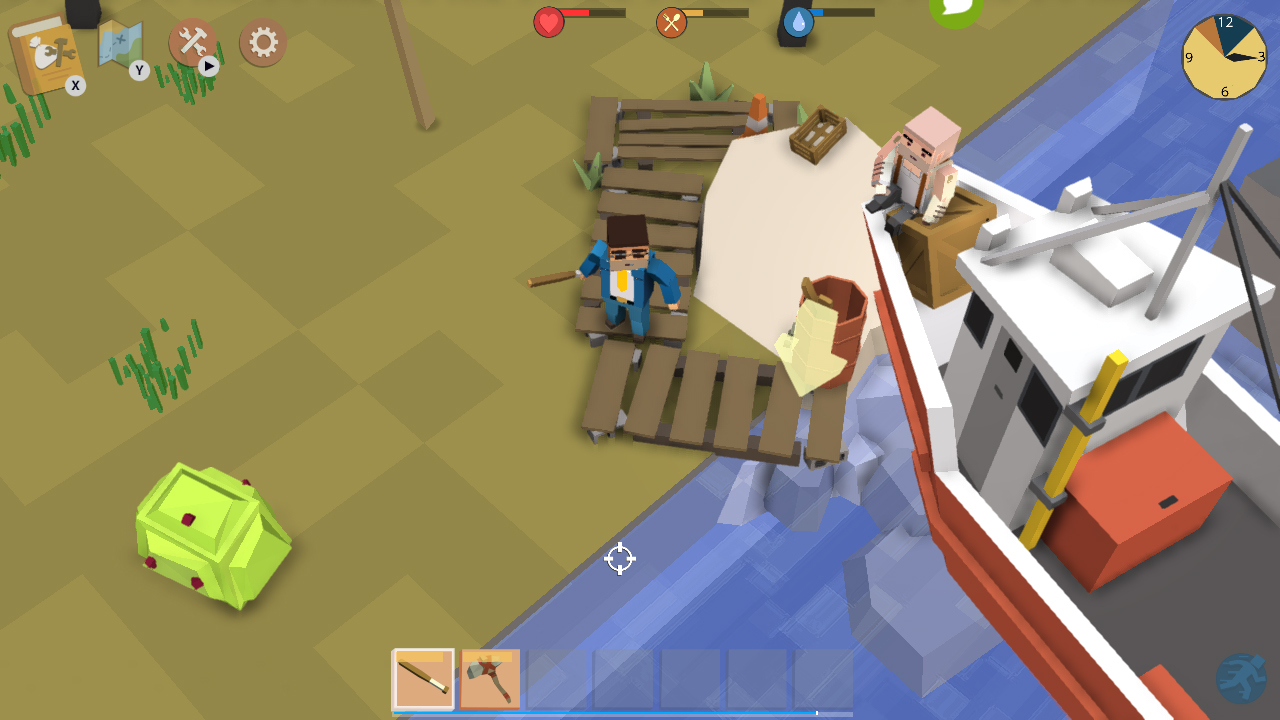
Task: Open the crafting tools menu
Action: (193, 44)
